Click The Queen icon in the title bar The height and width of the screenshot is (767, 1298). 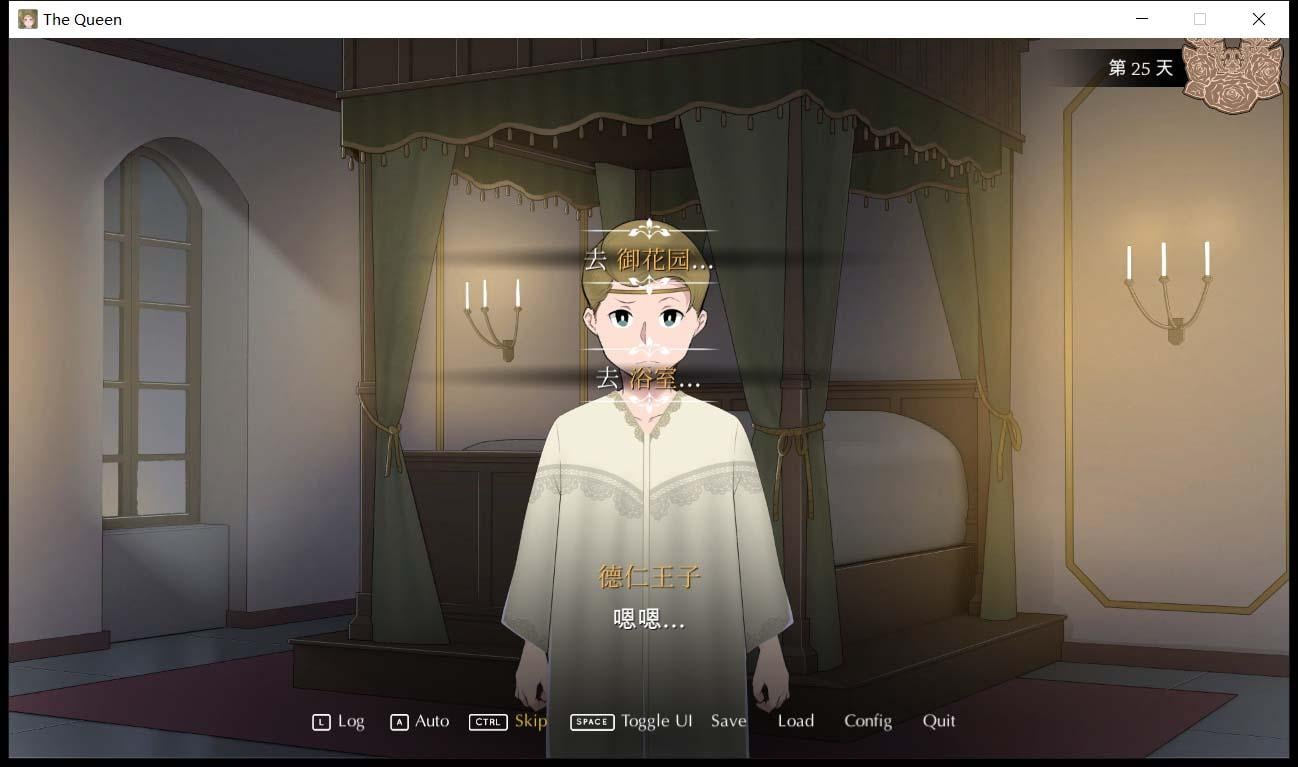[x=27, y=18]
